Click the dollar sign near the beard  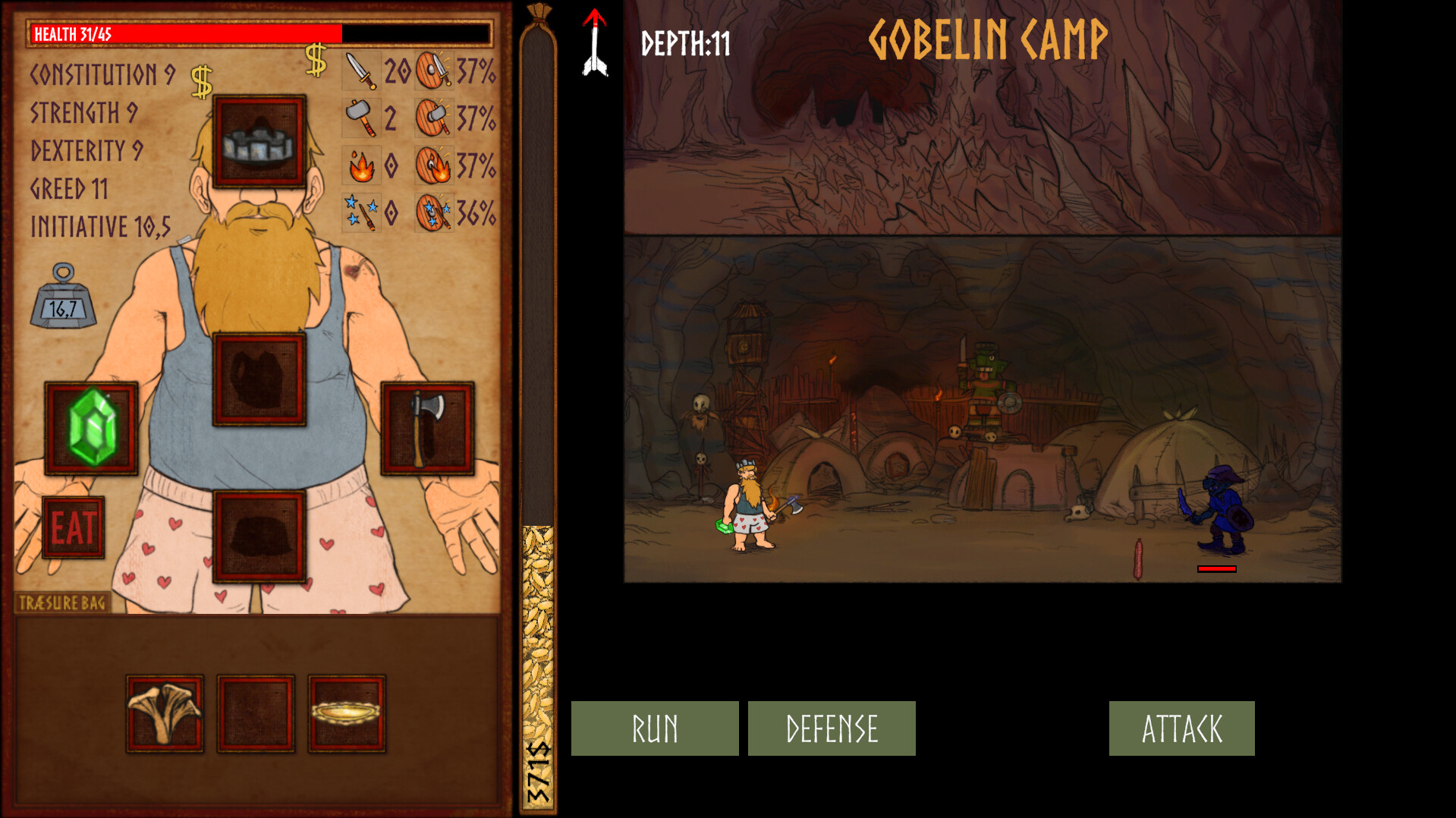pyautogui.click(x=201, y=78)
